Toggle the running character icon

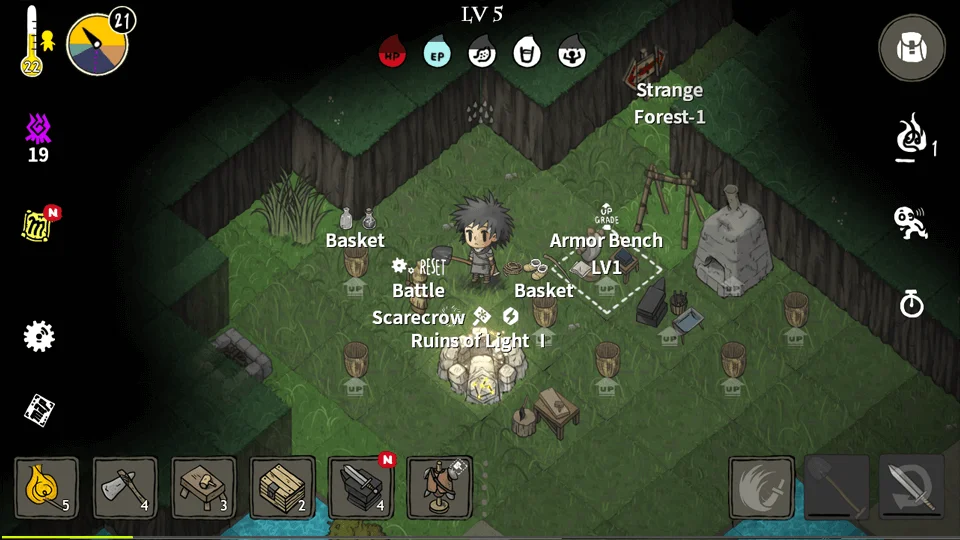tap(911, 223)
